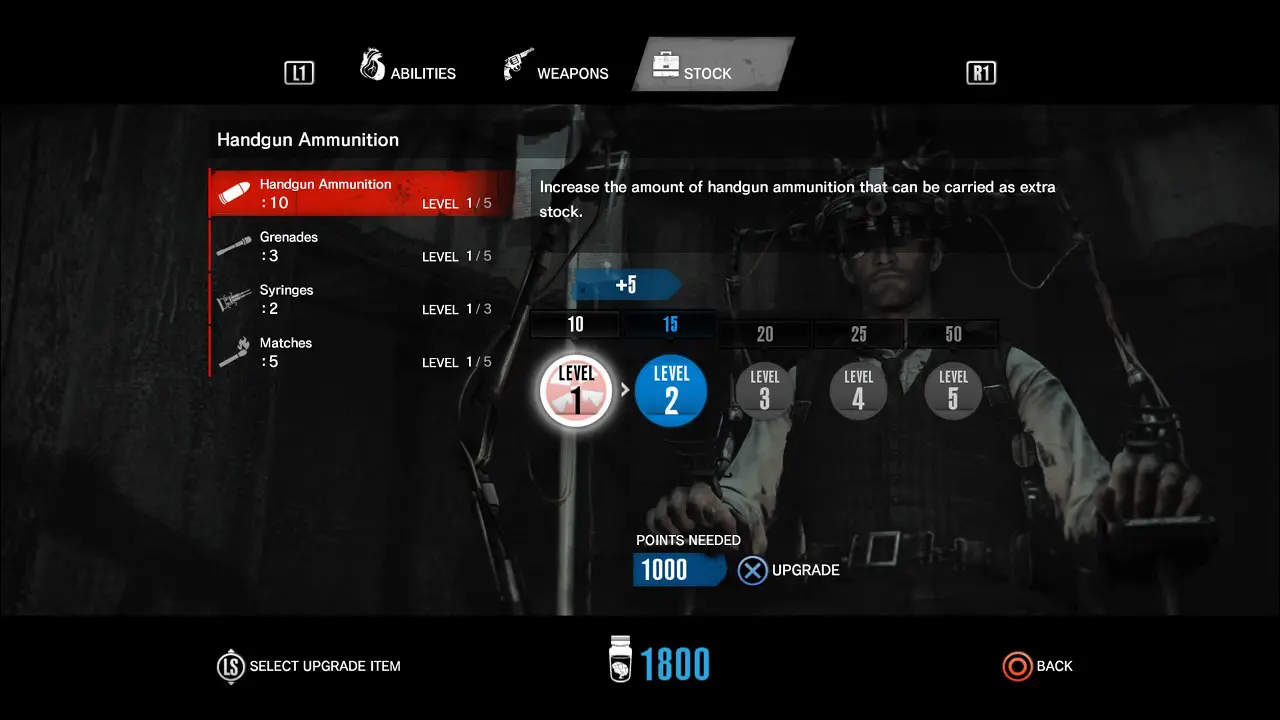This screenshot has height=720, width=1280.
Task: Select Handgun Ammunition upgrade row
Action: pos(360,193)
